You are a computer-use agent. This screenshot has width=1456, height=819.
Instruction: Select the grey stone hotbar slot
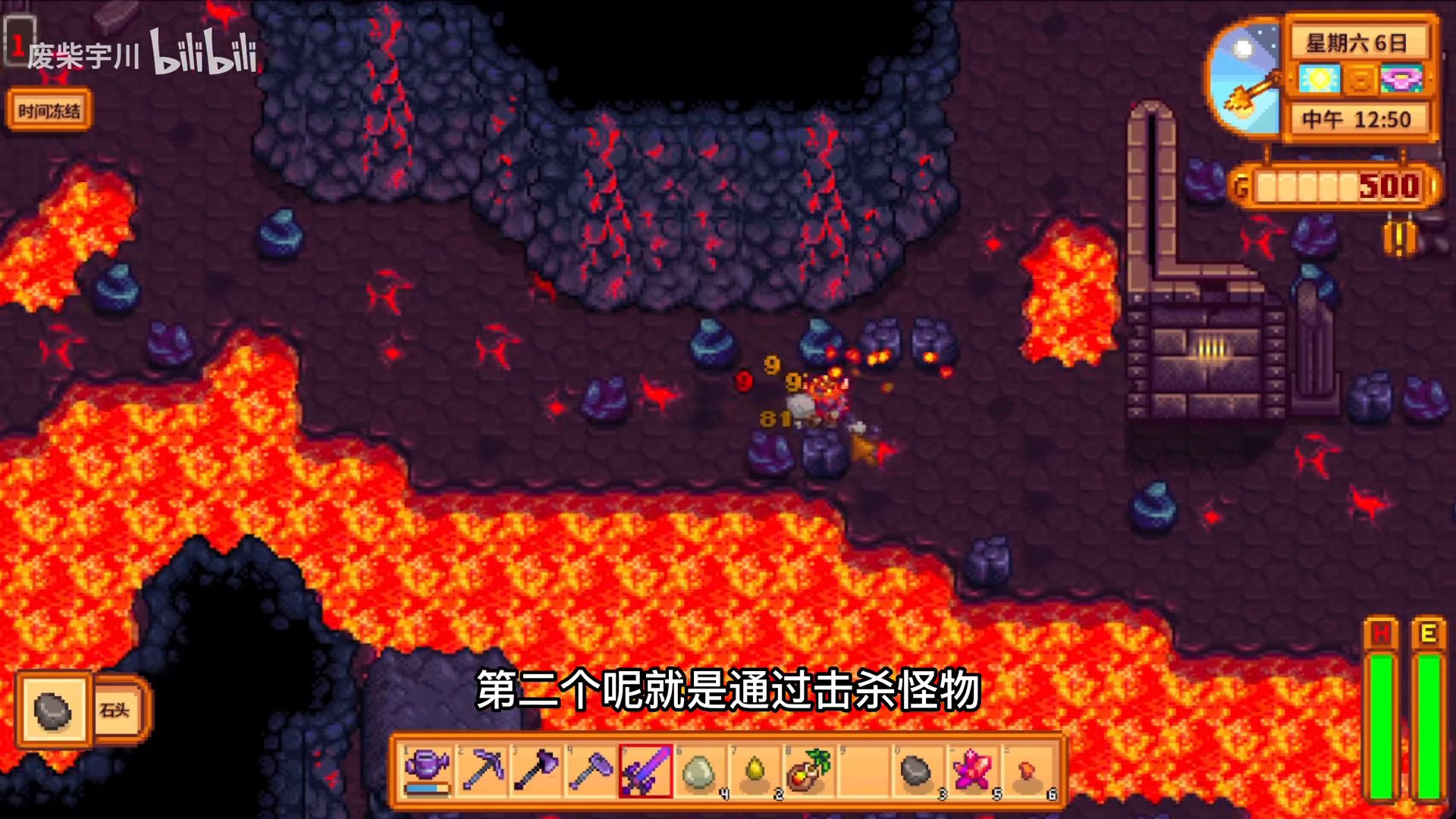(916, 770)
